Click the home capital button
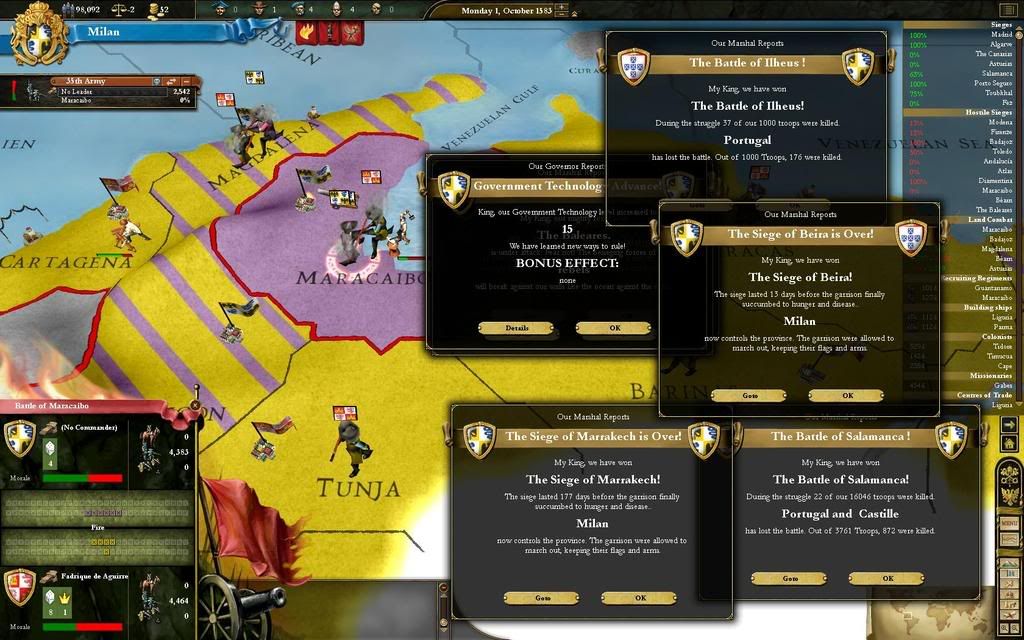Image resolution: width=1024 pixels, height=640 pixels. [1009, 444]
